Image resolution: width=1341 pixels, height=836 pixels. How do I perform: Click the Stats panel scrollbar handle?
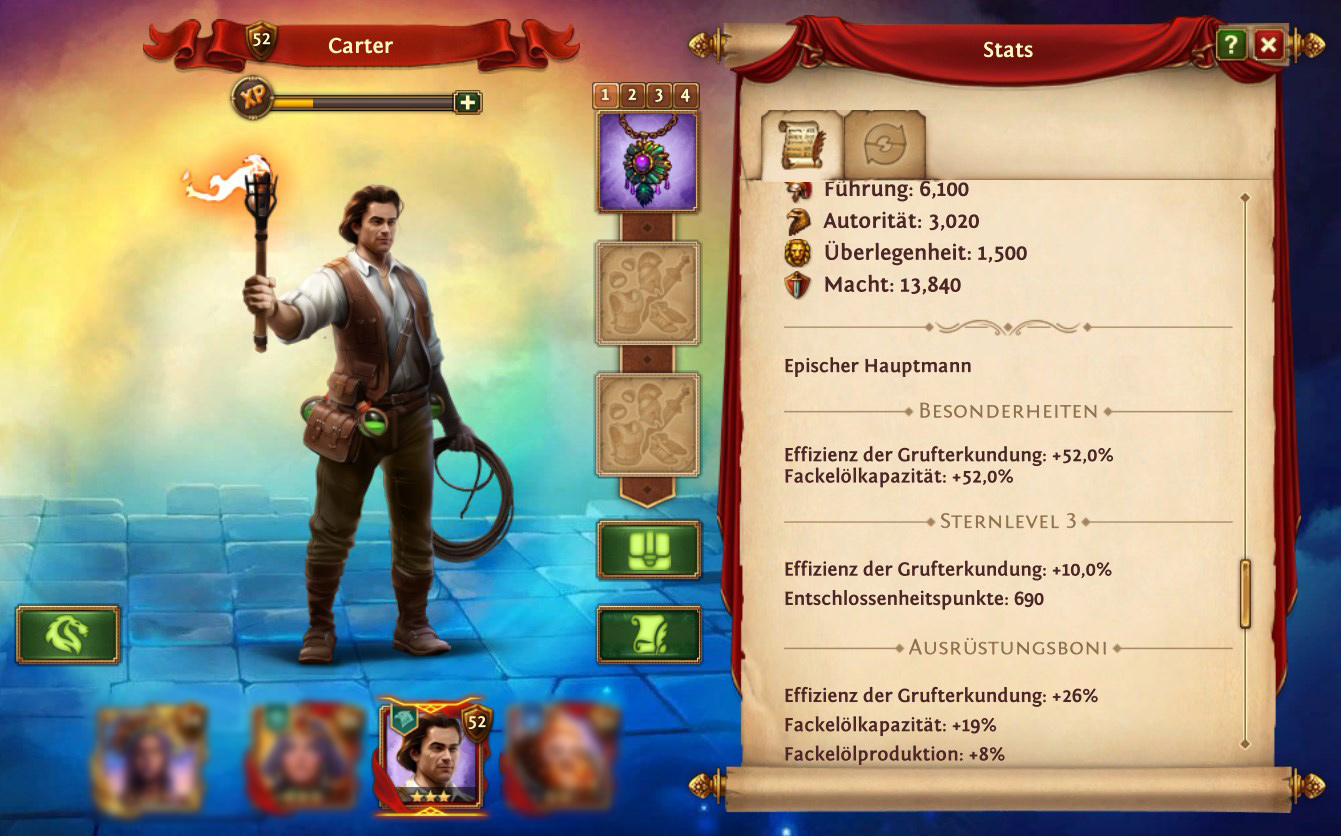tap(1245, 593)
